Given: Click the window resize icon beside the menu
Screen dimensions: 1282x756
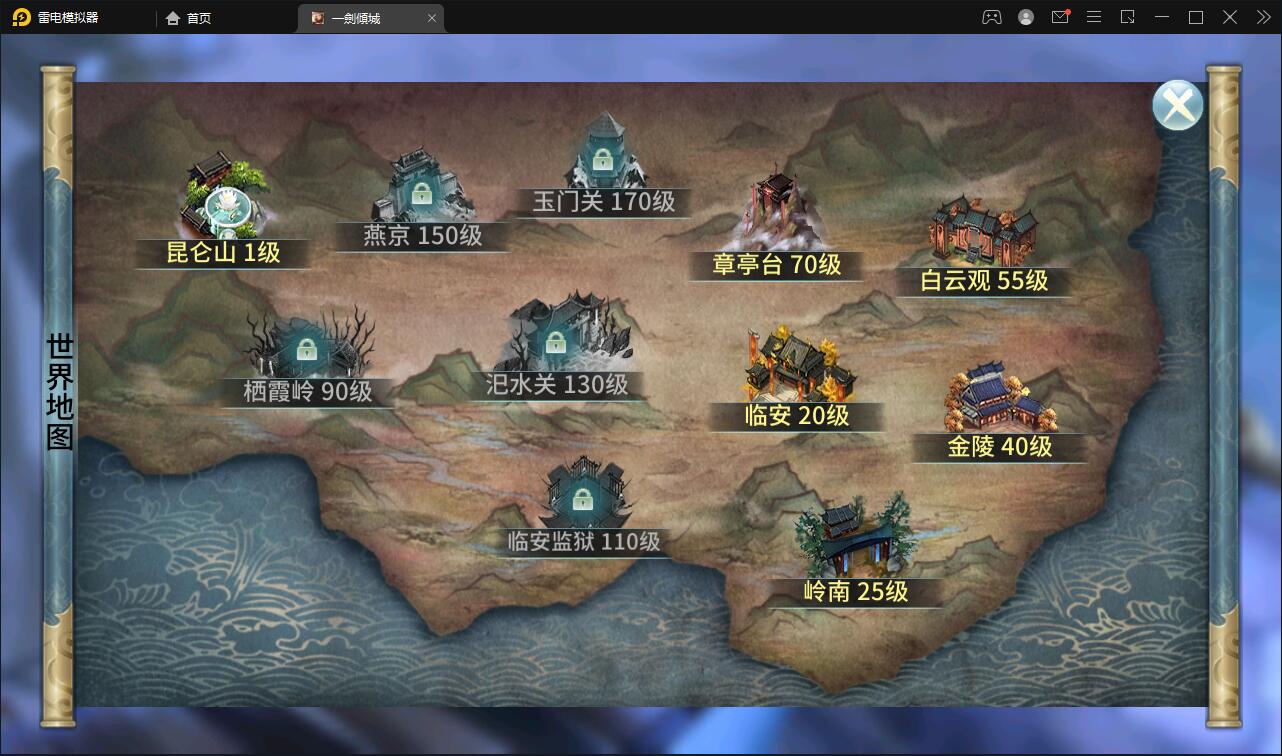Looking at the screenshot, I should 1127,17.
